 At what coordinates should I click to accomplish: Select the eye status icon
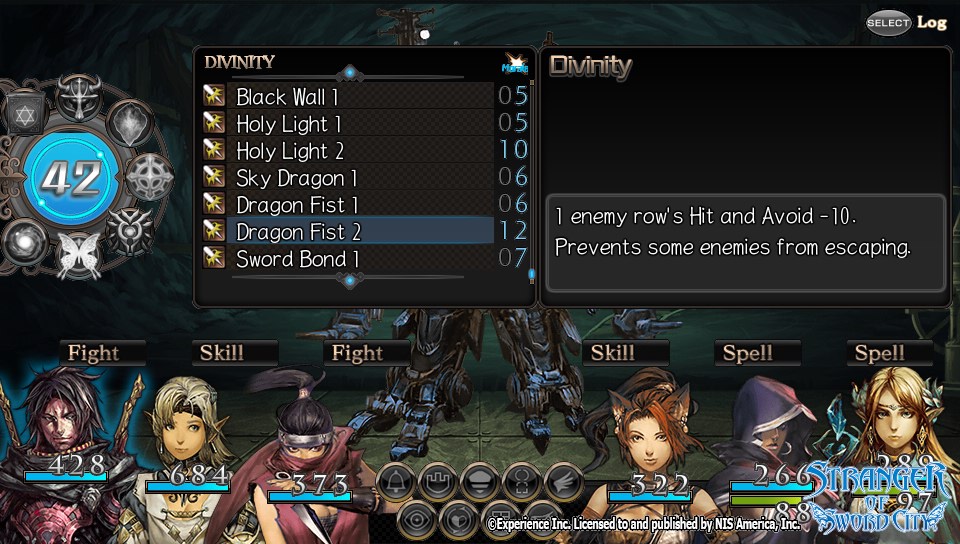[x=415, y=519]
